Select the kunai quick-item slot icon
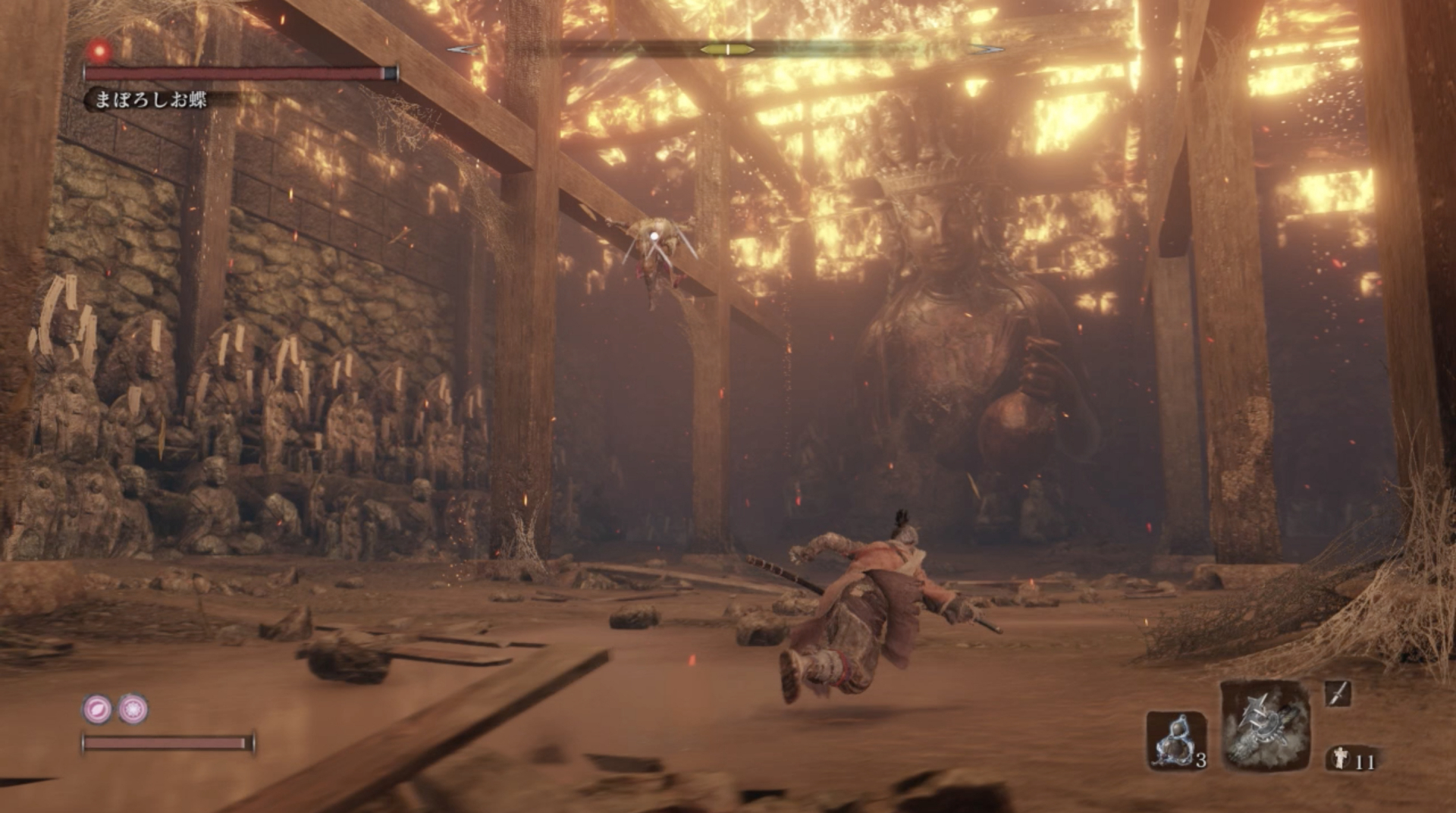The image size is (1456, 813). click(x=1337, y=693)
